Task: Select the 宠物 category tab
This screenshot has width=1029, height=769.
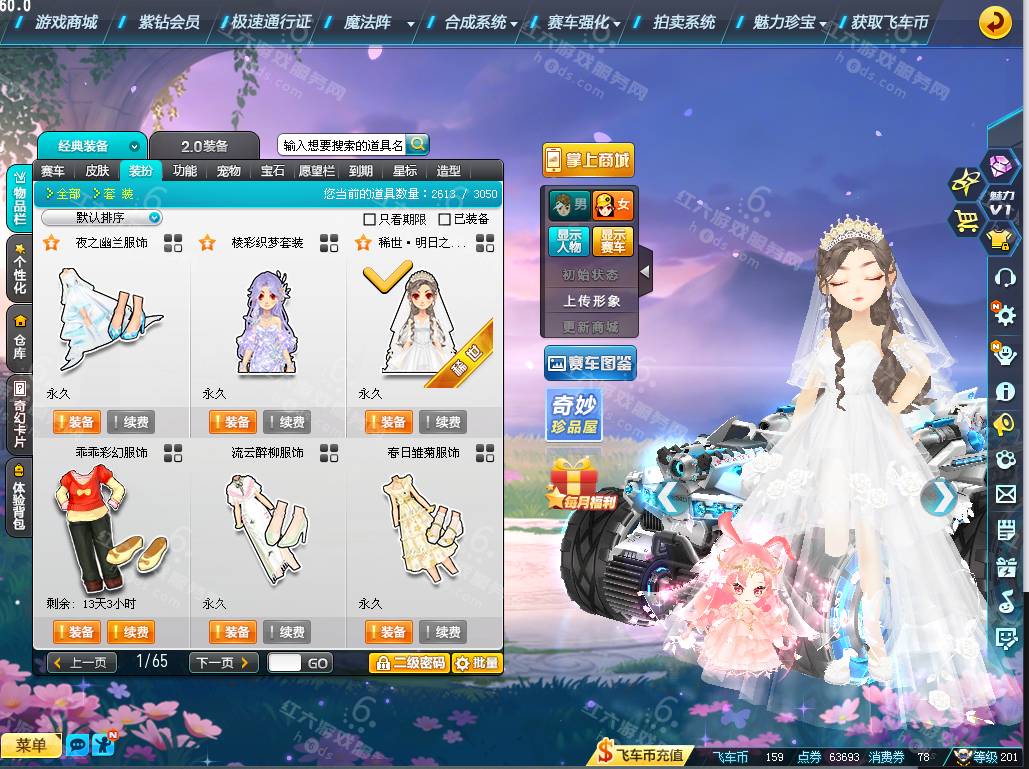Action: [228, 171]
